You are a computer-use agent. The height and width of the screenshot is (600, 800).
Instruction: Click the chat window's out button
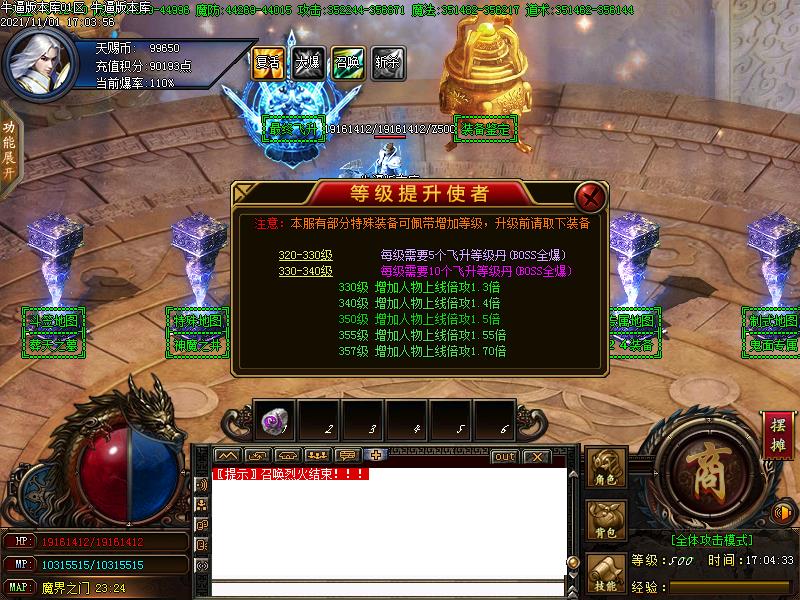(505, 457)
